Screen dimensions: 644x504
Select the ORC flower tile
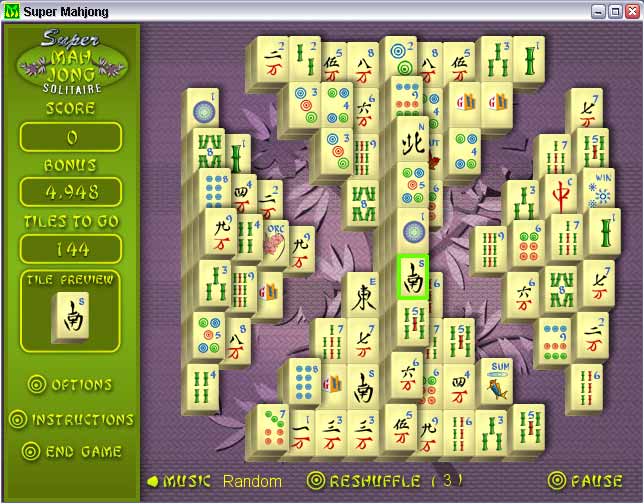point(275,242)
